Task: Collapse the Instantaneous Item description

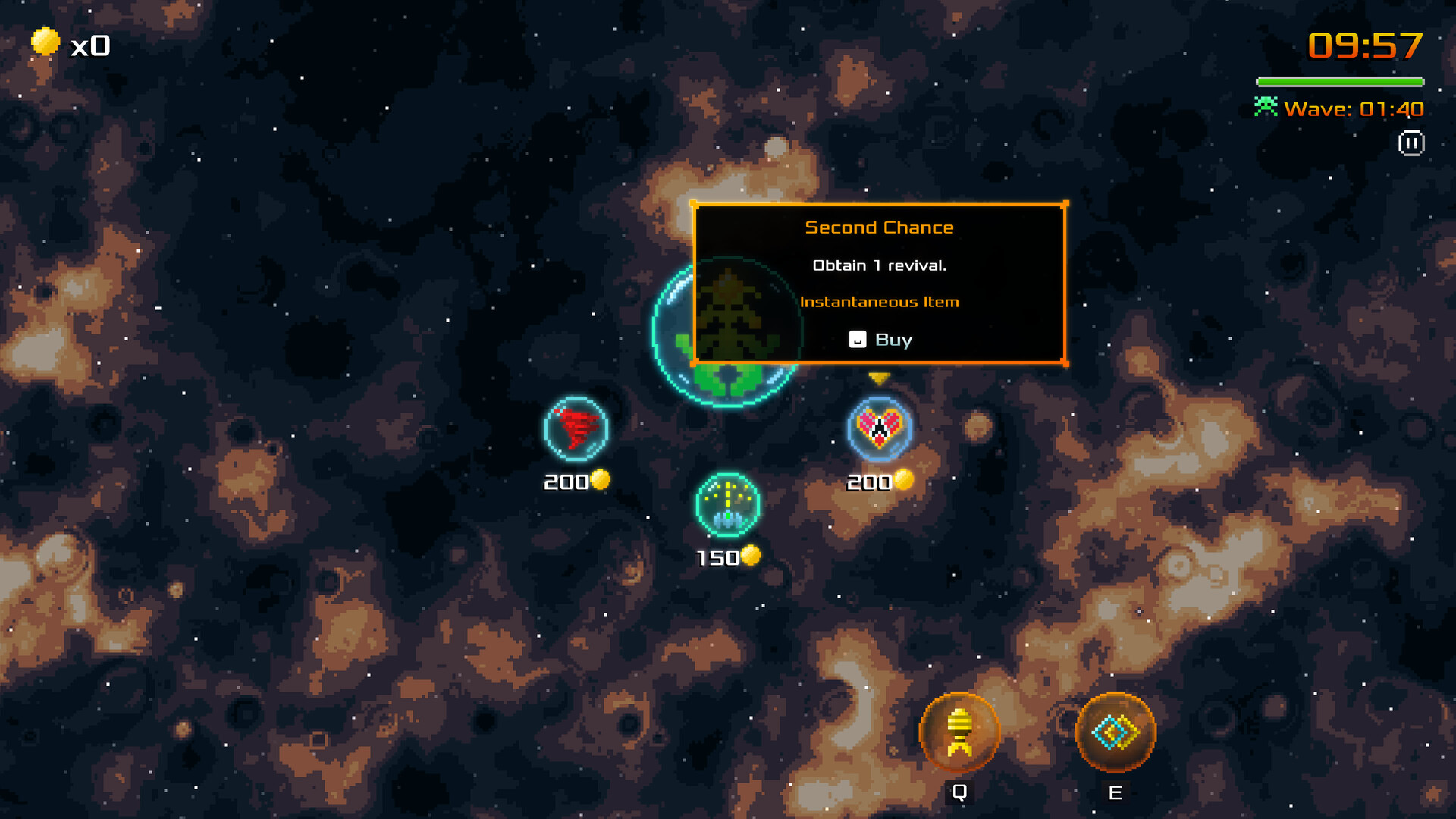Action: 879,301
